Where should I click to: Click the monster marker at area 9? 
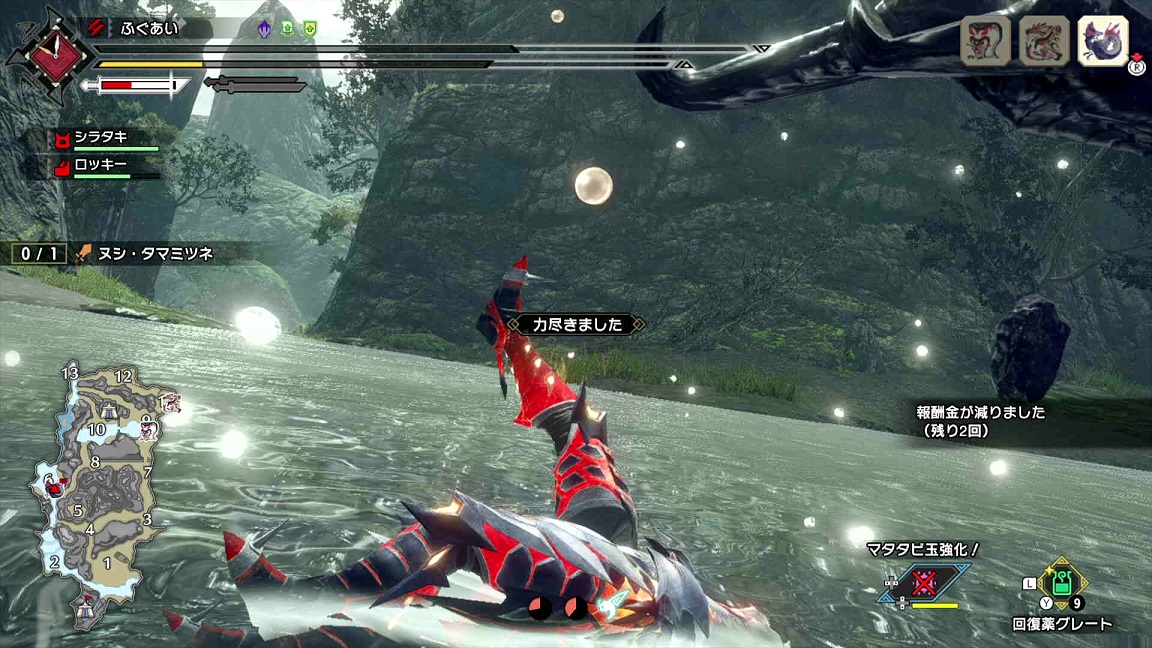click(x=150, y=430)
